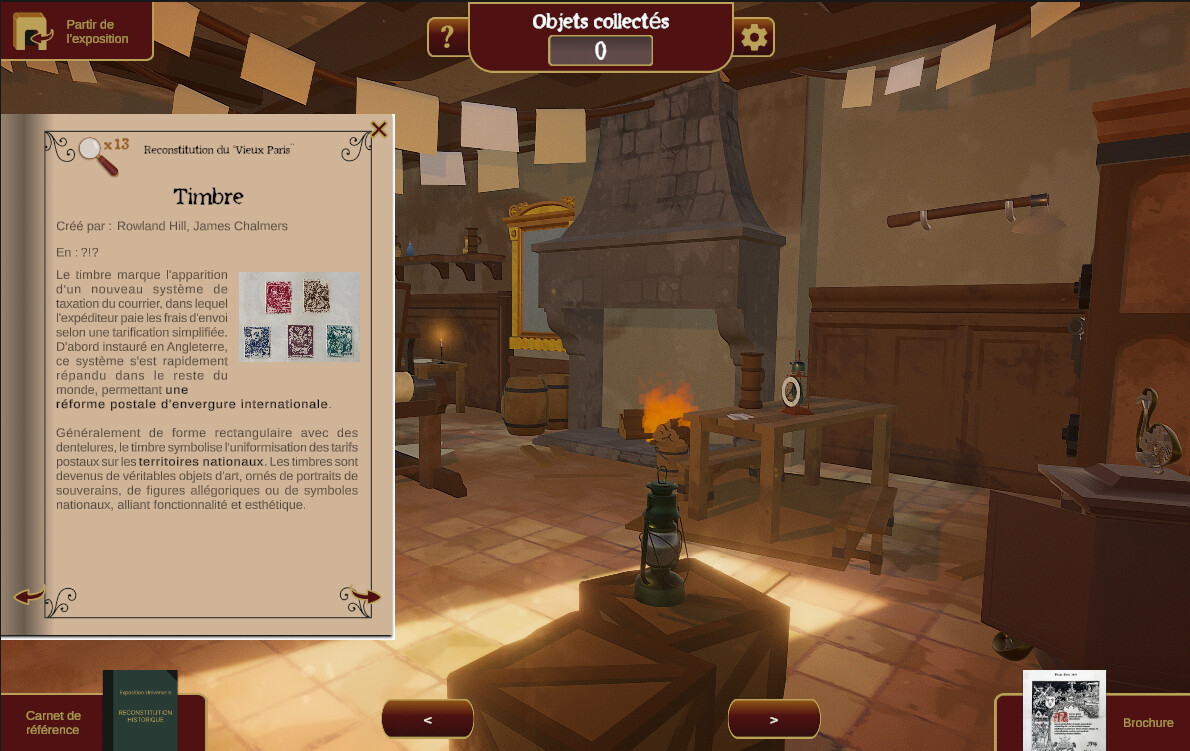The height and width of the screenshot is (751, 1190).
Task: Leave via the Partir de l'exposition button
Action: [x=76, y=31]
